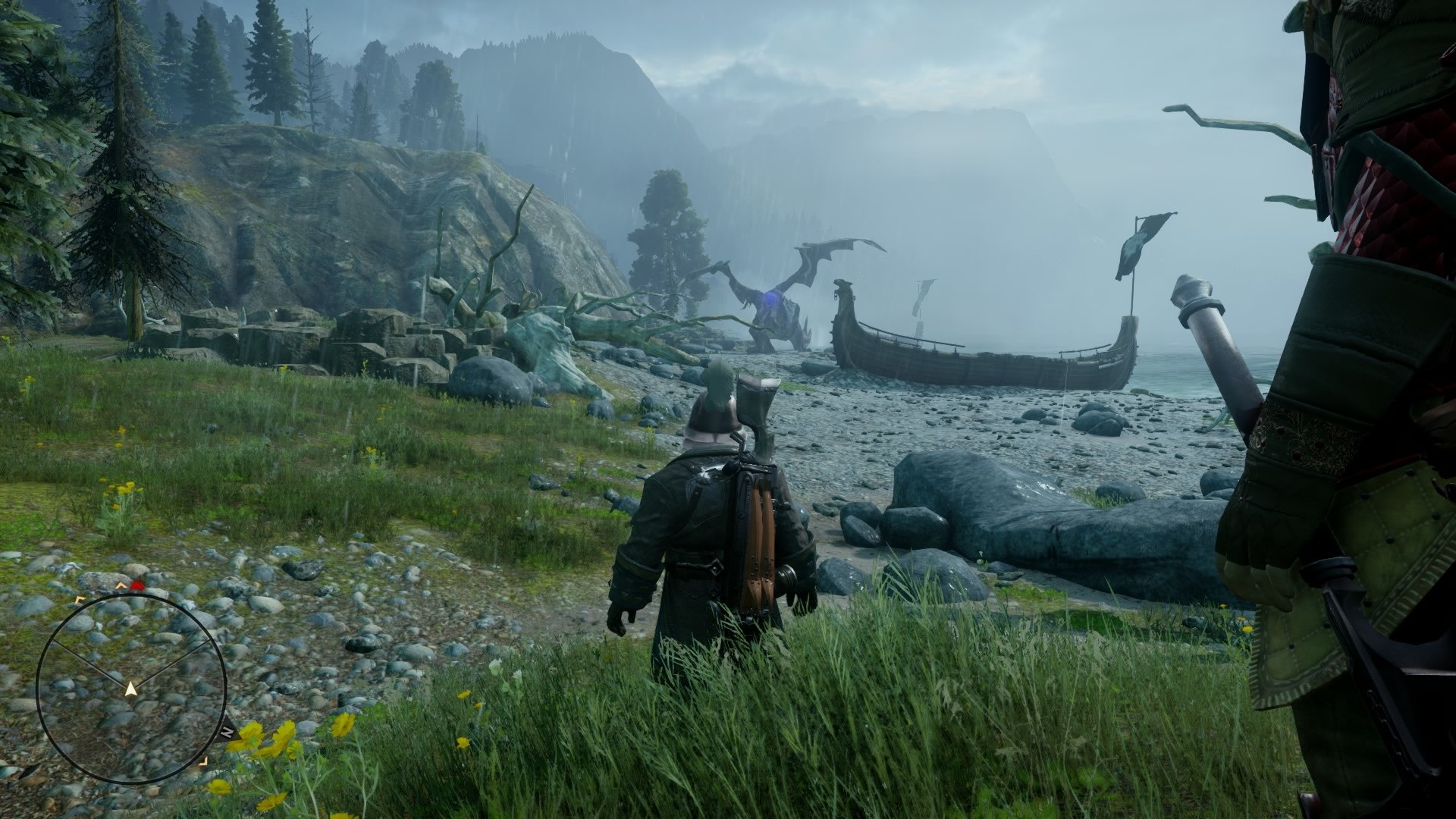Click the player arrow inside the compass
Image resolution: width=1456 pixels, height=819 pixels.
[130, 688]
